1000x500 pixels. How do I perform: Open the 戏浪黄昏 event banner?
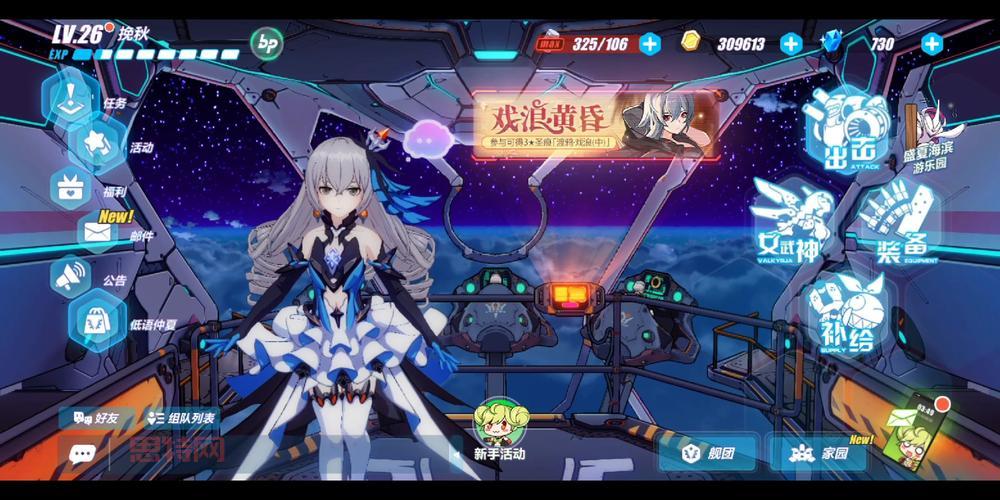[595, 125]
